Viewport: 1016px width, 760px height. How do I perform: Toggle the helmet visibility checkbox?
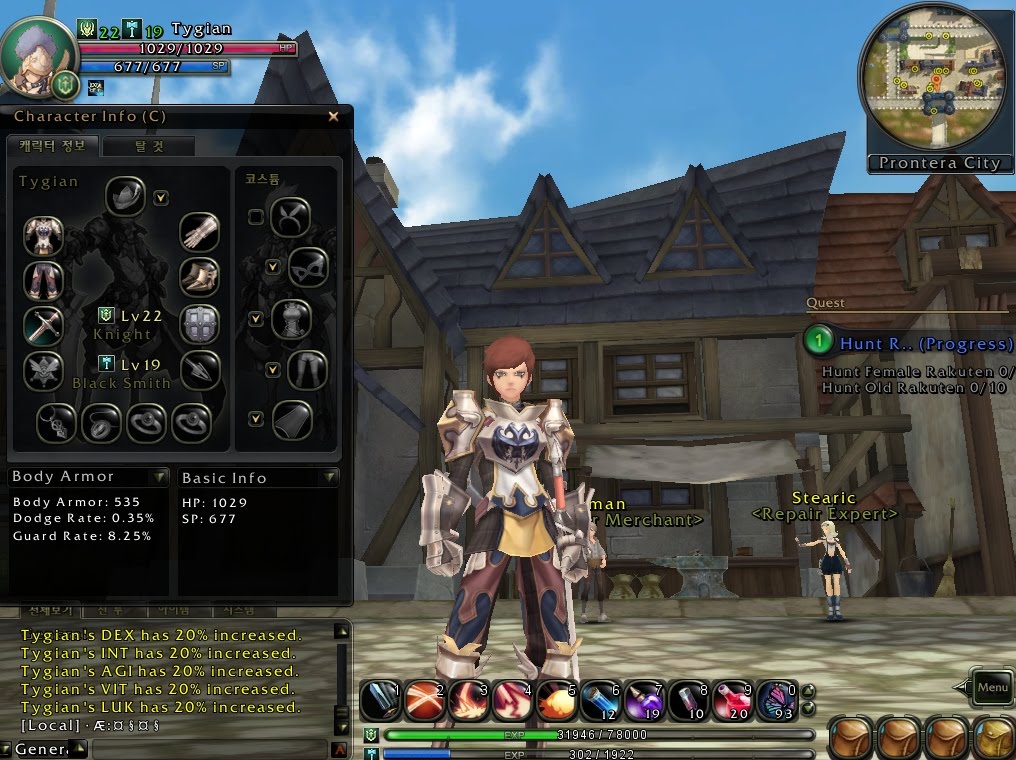[x=161, y=198]
